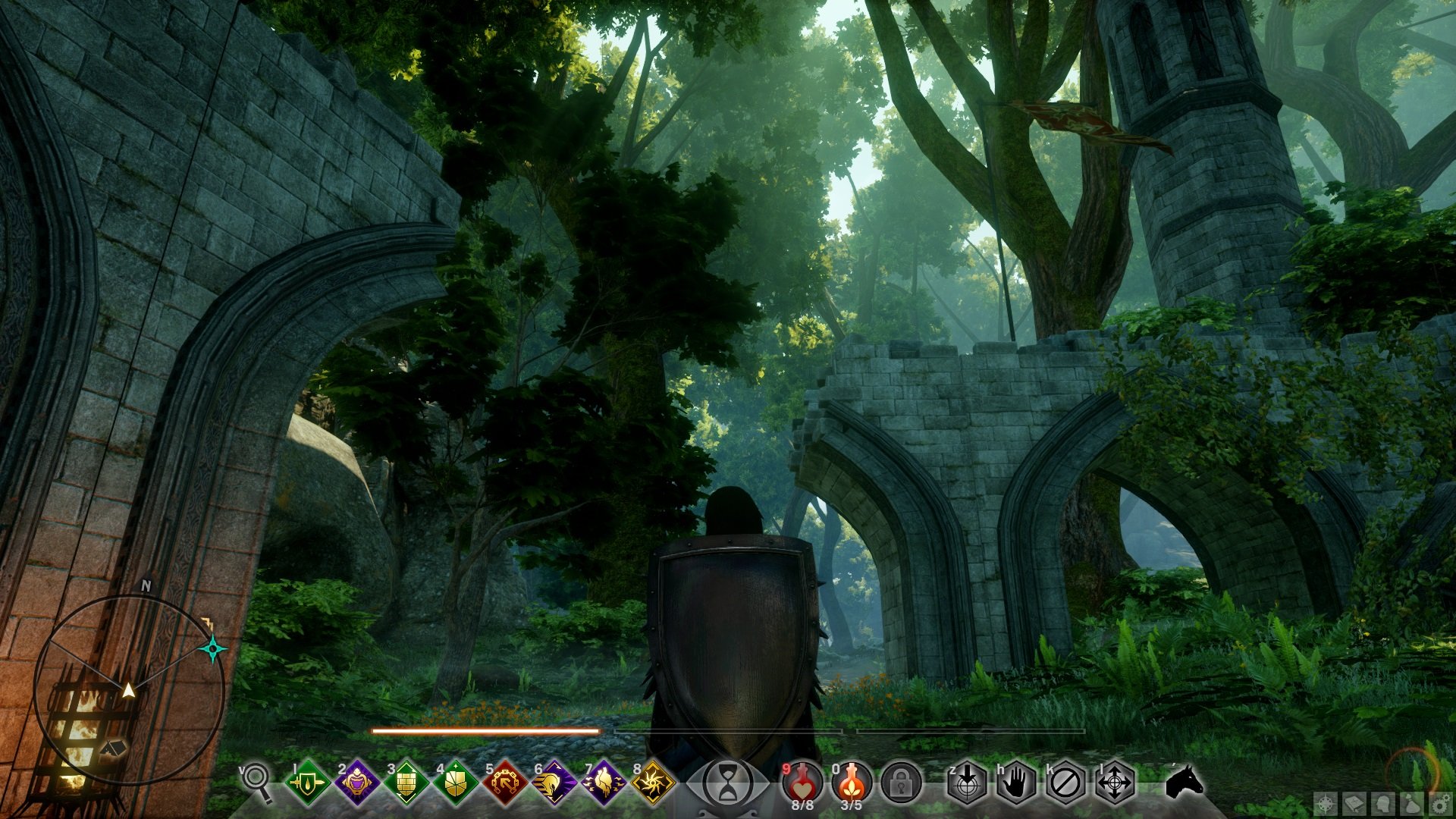This screenshot has width=1456, height=819.
Task: Open the circular compass minimap
Action: click(x=129, y=690)
